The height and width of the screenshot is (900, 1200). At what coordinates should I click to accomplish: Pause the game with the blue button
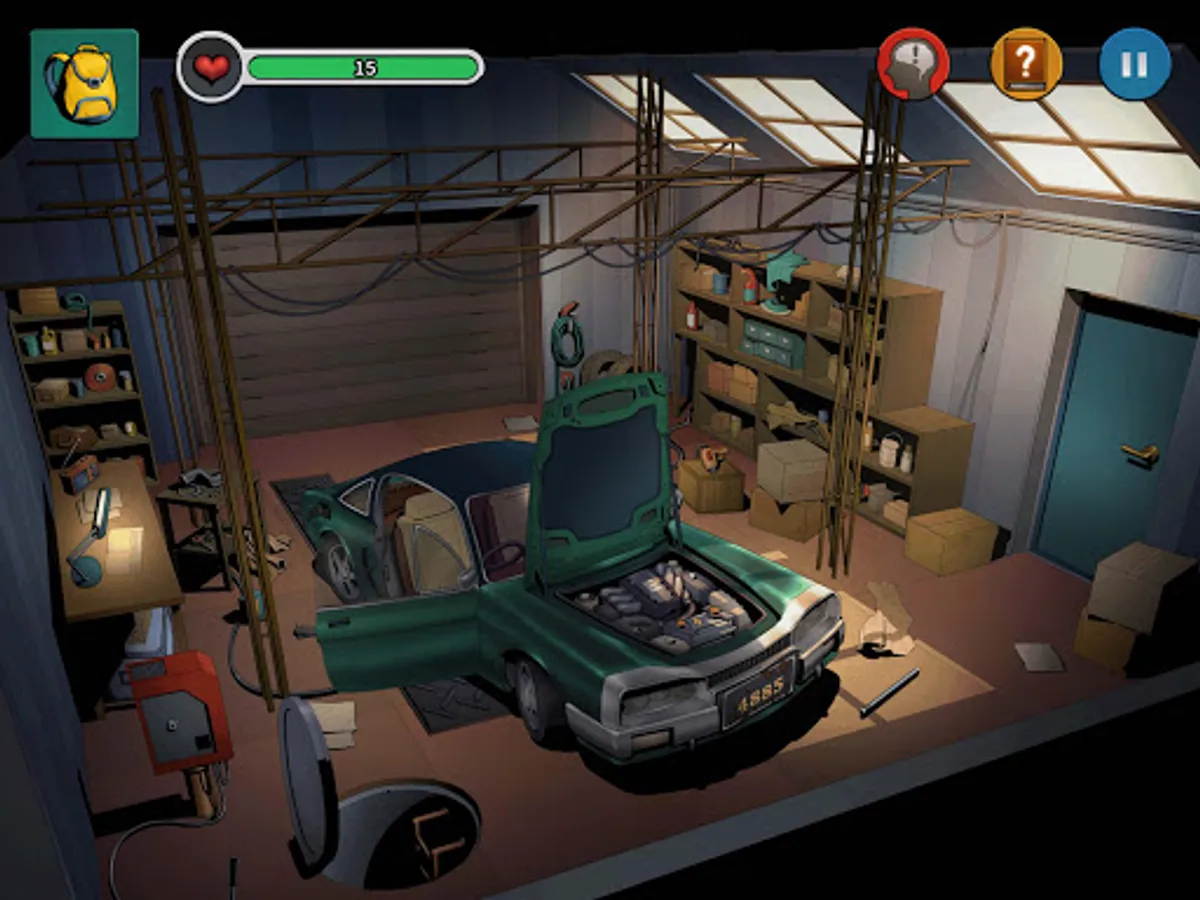pos(1134,64)
